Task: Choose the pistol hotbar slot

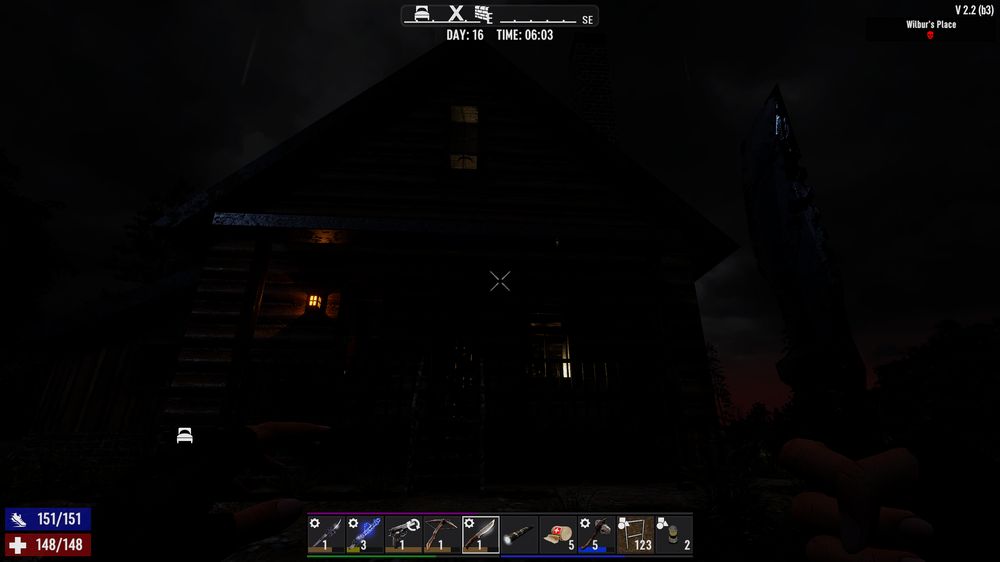Action: click(x=403, y=534)
